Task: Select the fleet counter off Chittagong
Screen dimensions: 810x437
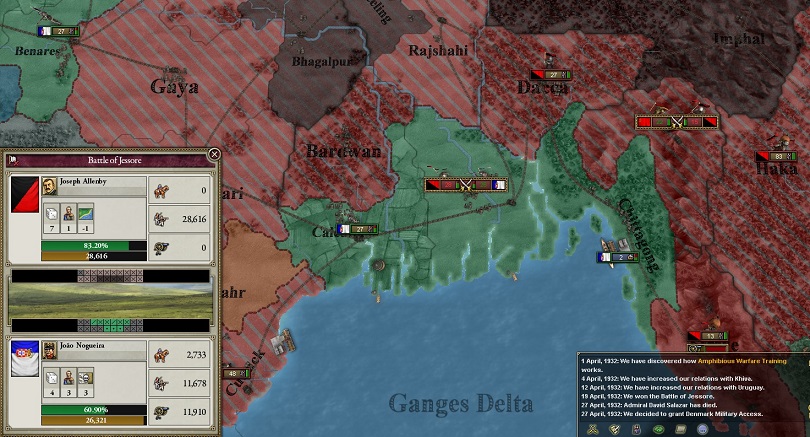Action: 616,257
